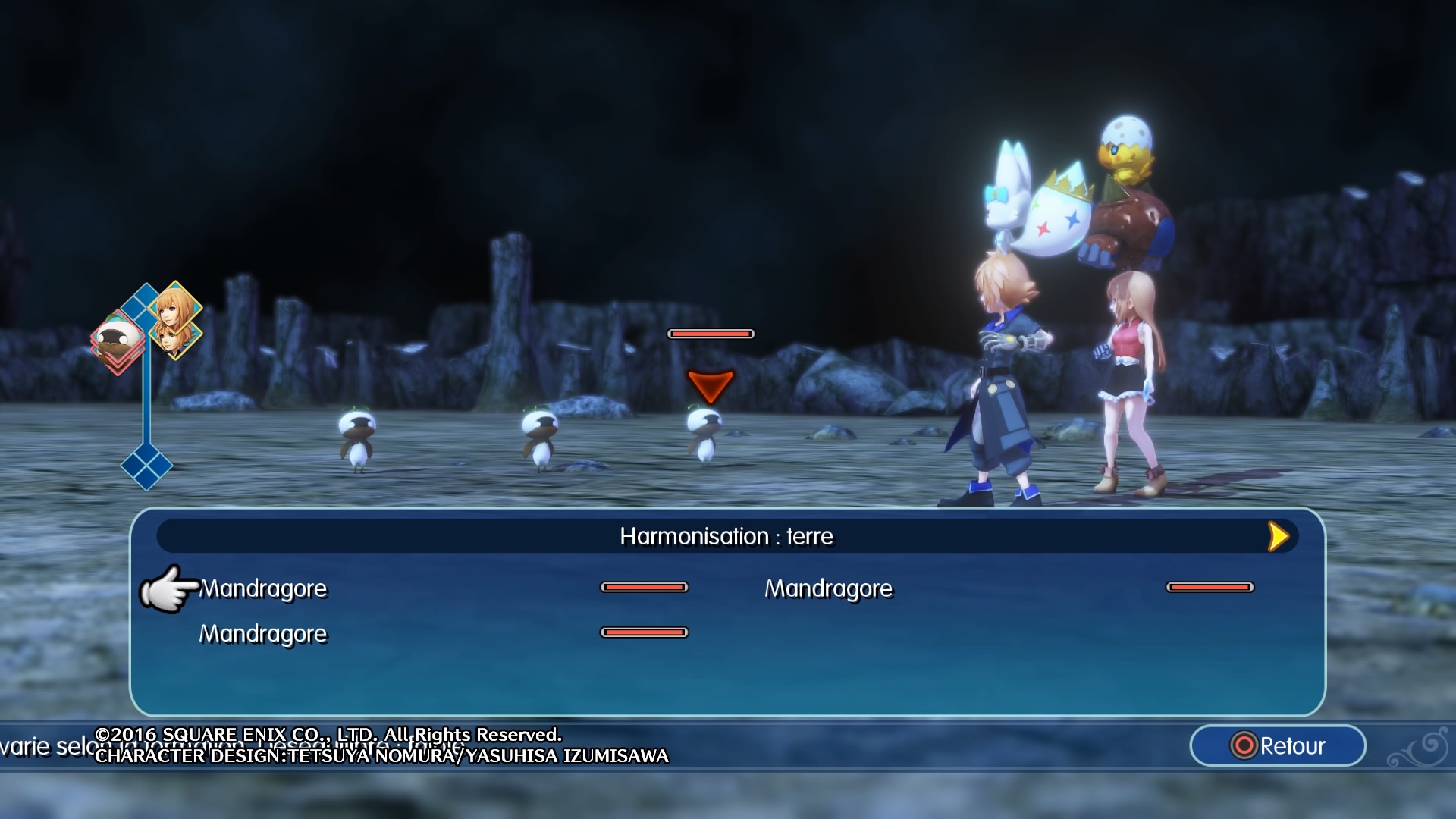Choose the Mandragore enemy under the red arrow marker
This screenshot has height=819, width=1456.
704,435
